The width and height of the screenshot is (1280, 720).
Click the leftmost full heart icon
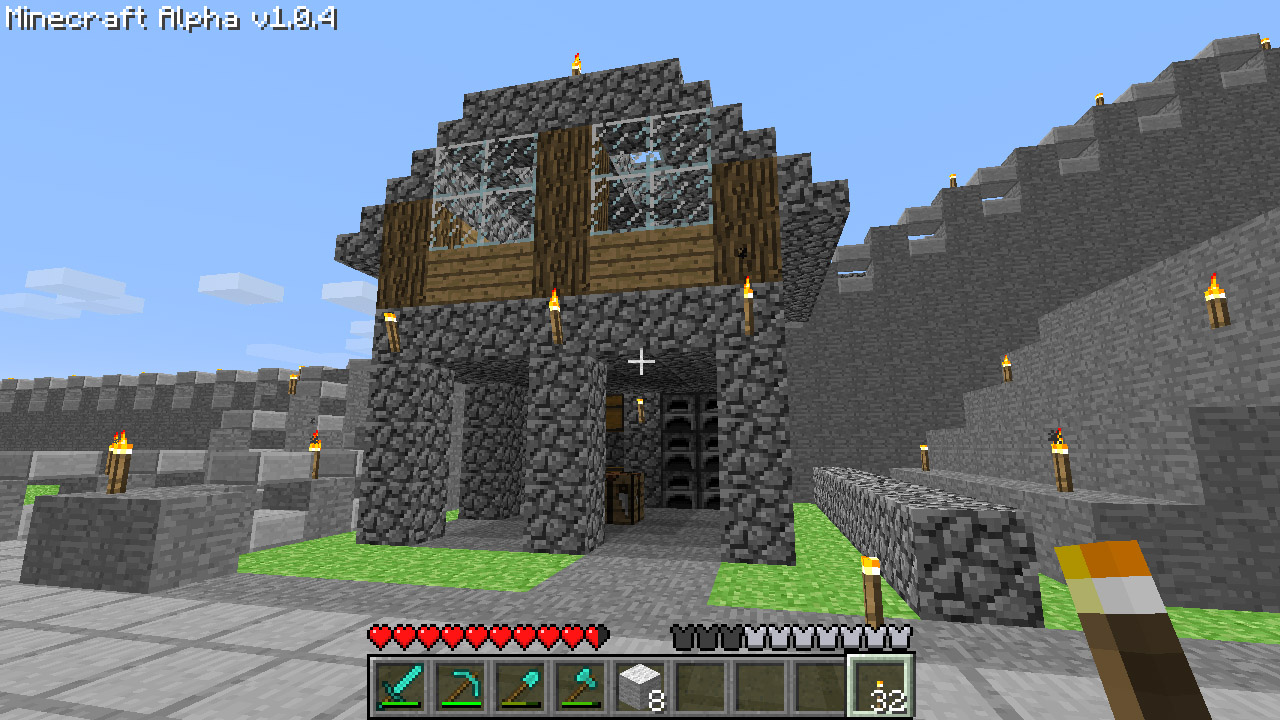coord(377,637)
